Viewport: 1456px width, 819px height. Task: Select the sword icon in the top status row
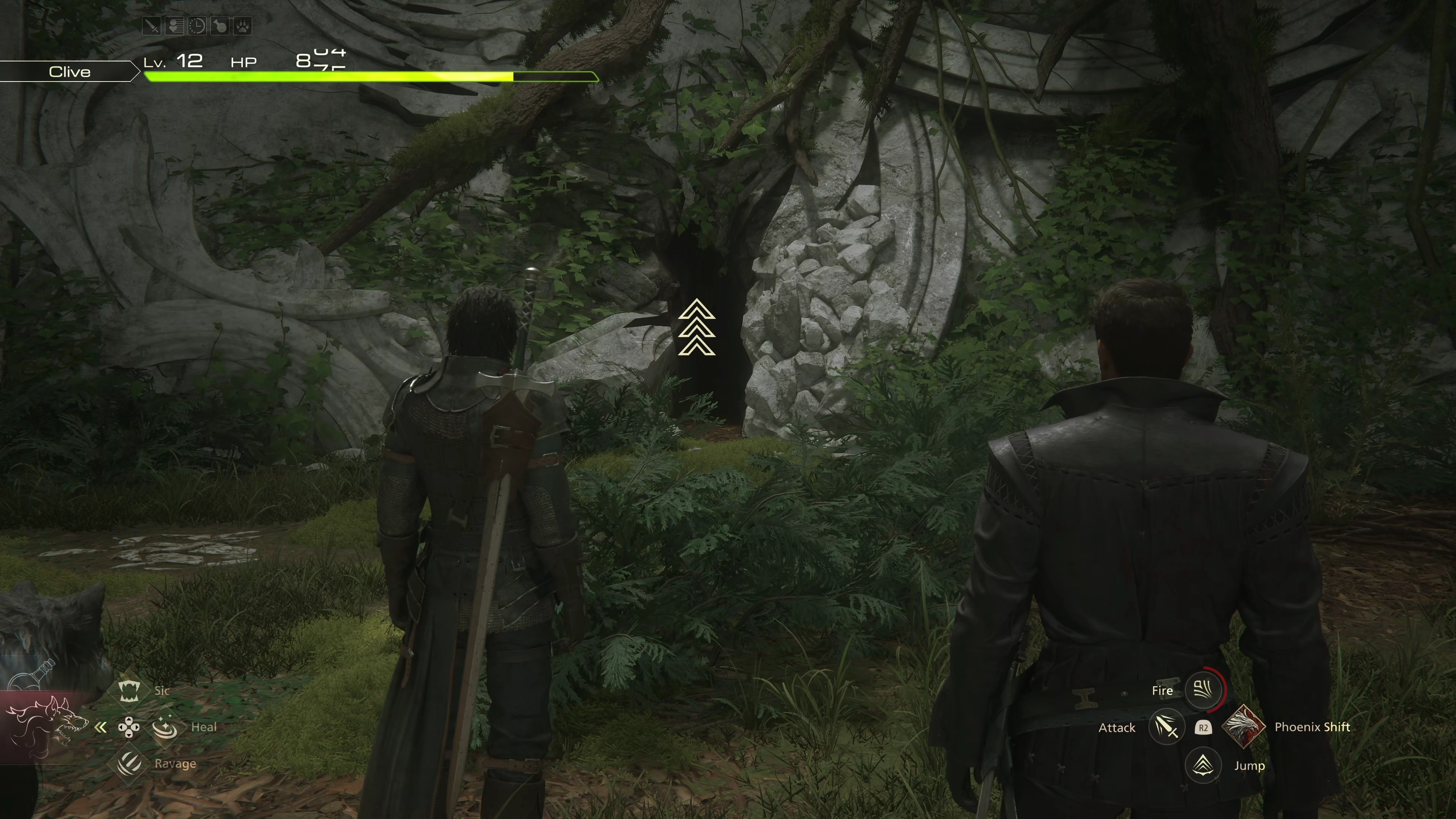152,26
